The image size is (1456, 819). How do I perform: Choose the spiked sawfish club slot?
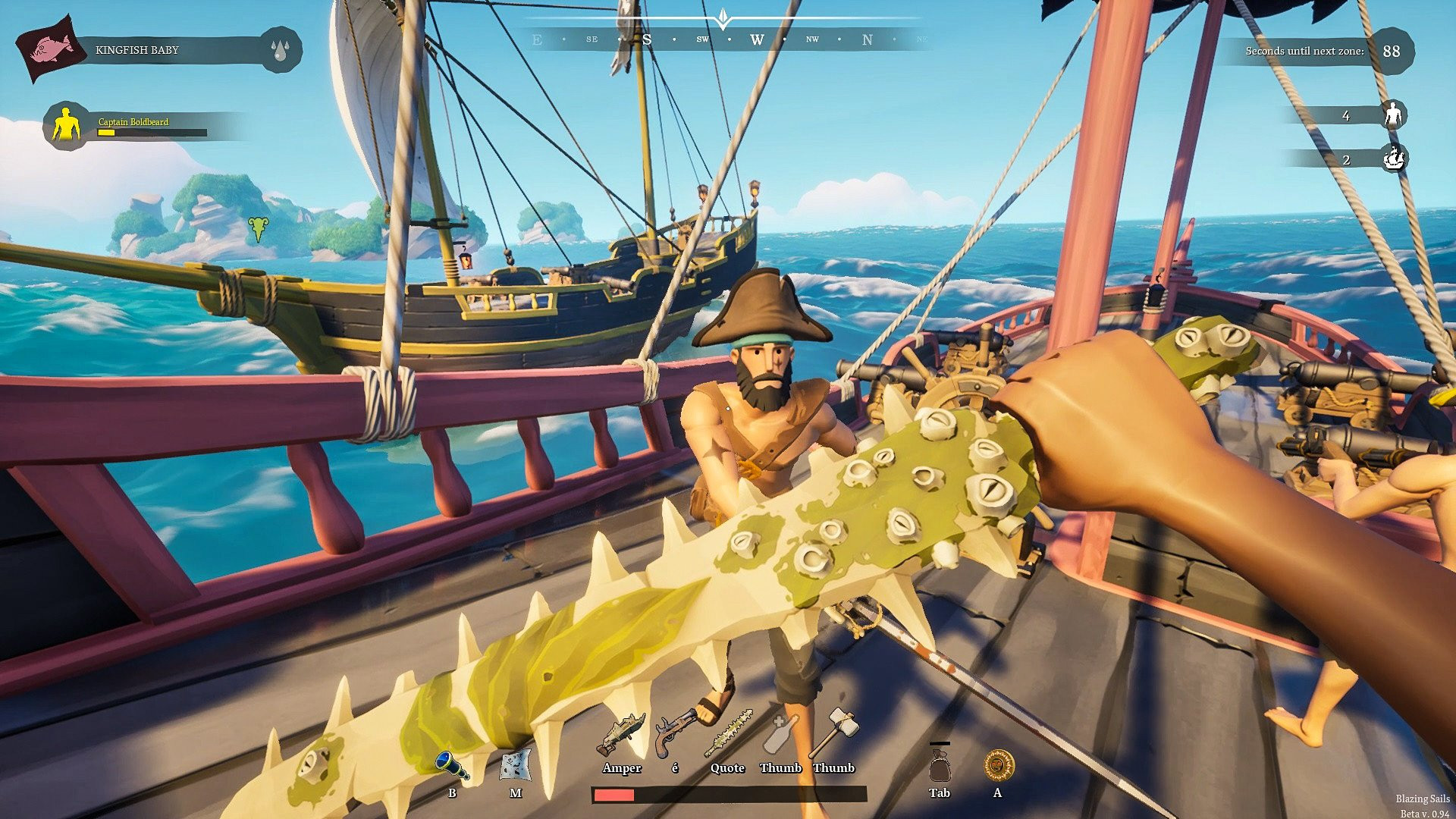click(x=728, y=733)
